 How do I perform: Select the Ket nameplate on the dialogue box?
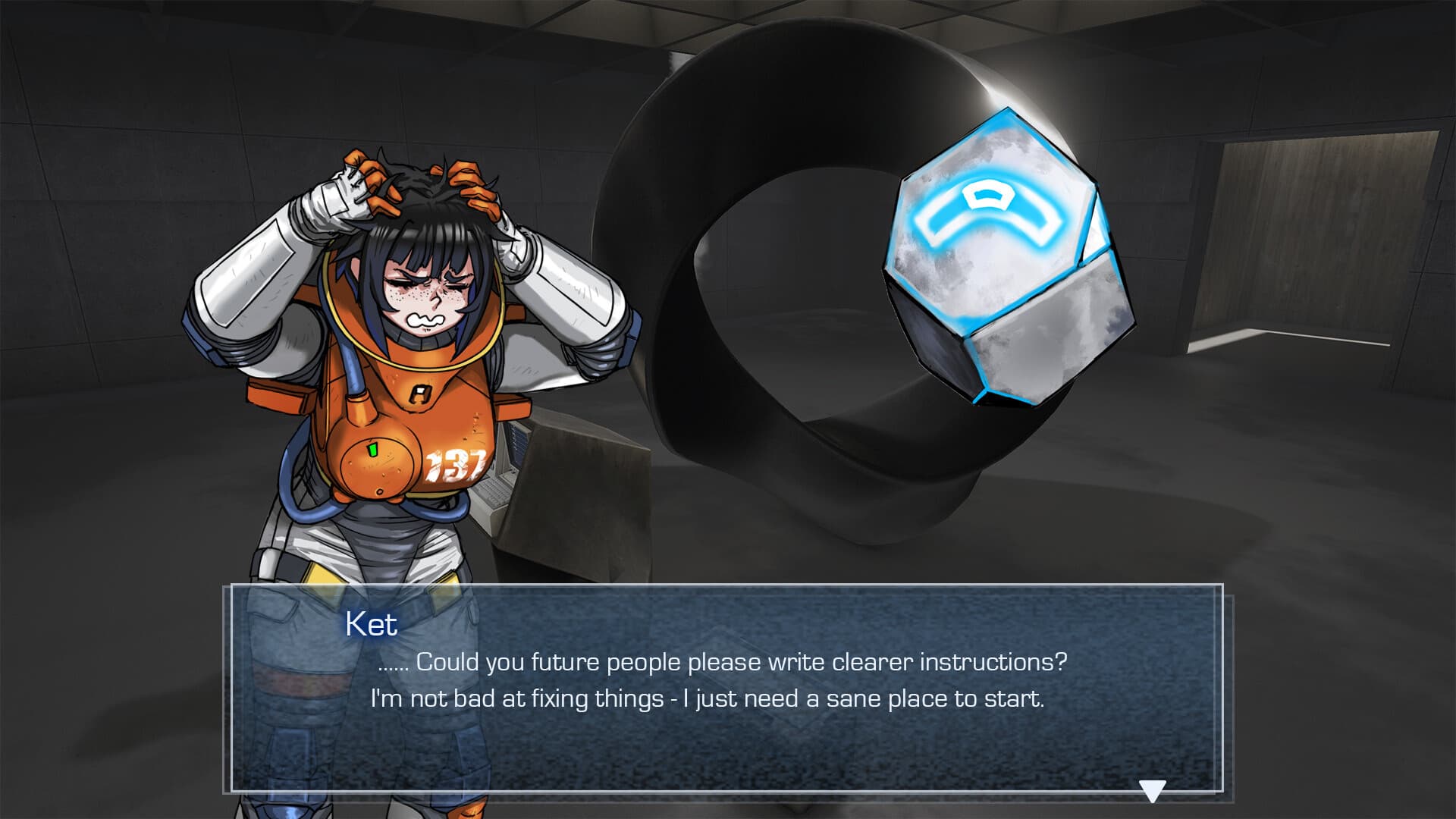pyautogui.click(x=371, y=623)
